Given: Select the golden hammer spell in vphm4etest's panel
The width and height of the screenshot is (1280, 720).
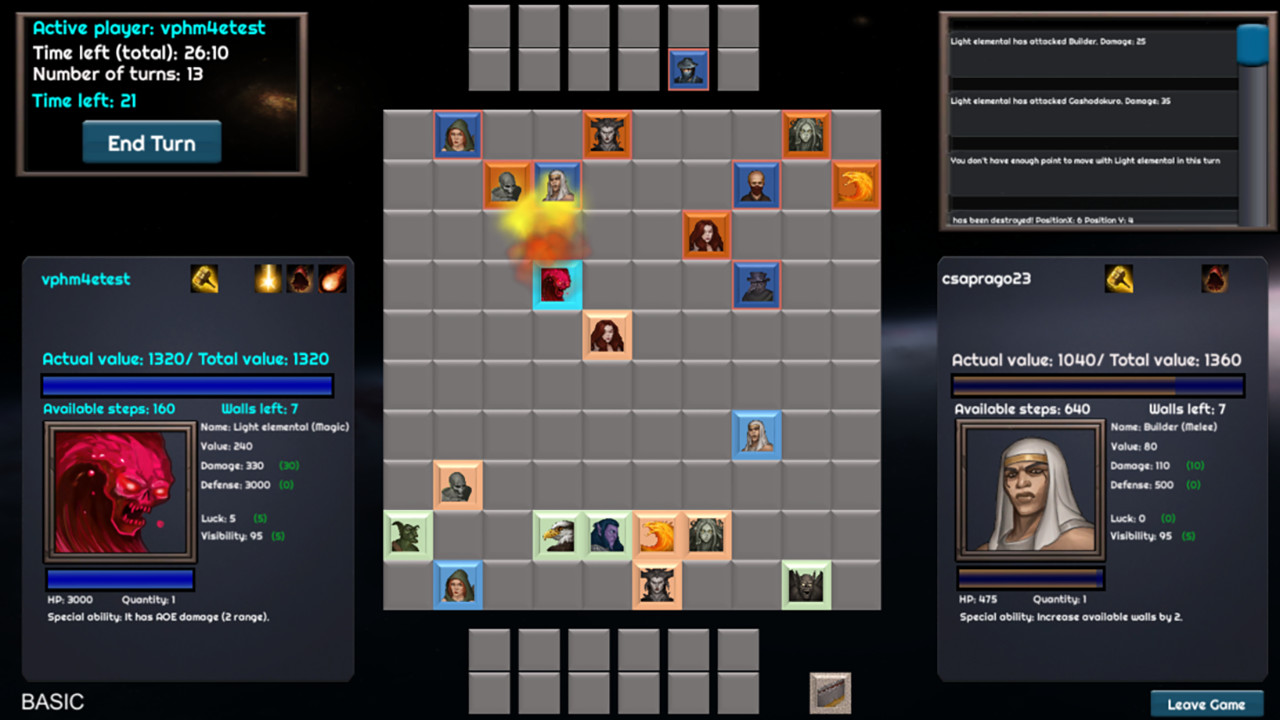Looking at the screenshot, I should [205, 279].
